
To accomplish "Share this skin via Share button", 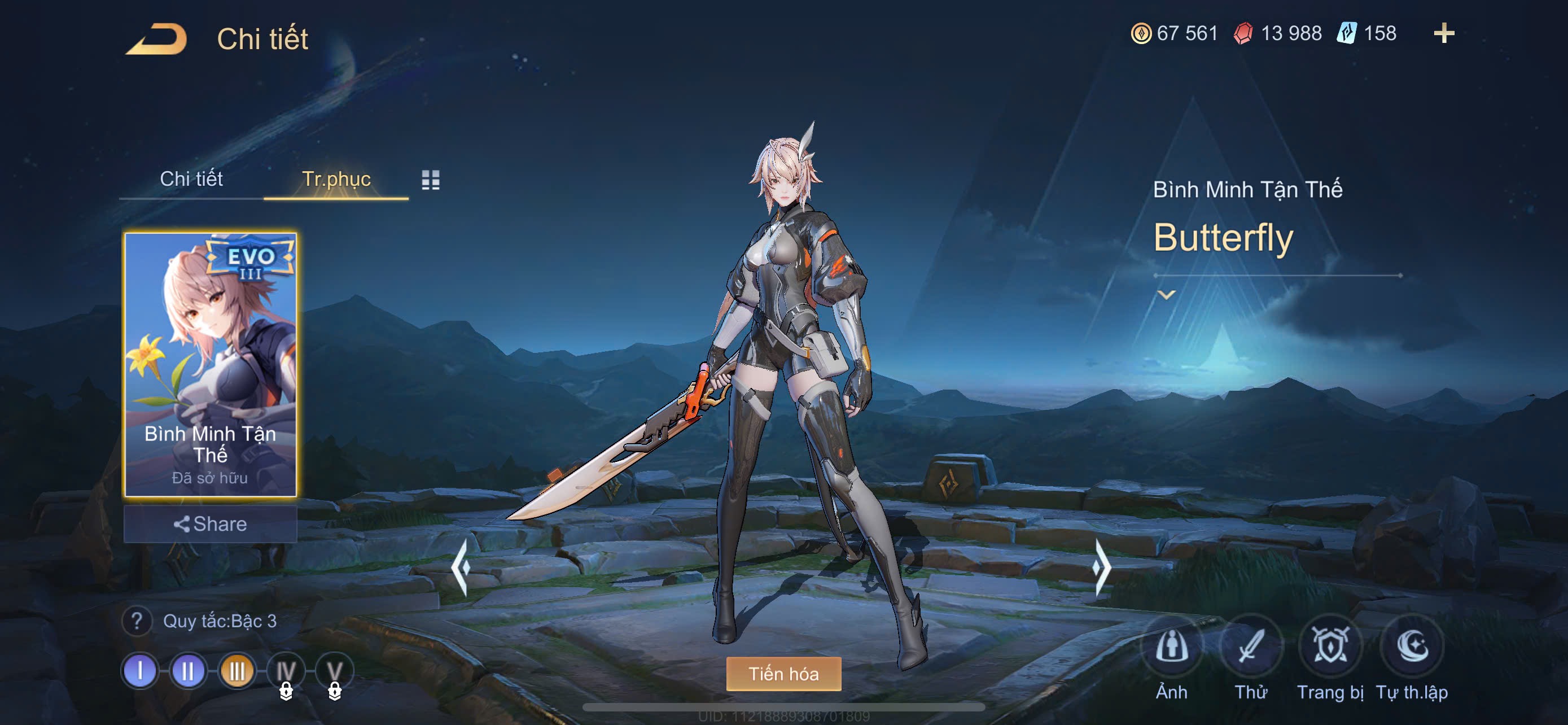I will [210, 523].
